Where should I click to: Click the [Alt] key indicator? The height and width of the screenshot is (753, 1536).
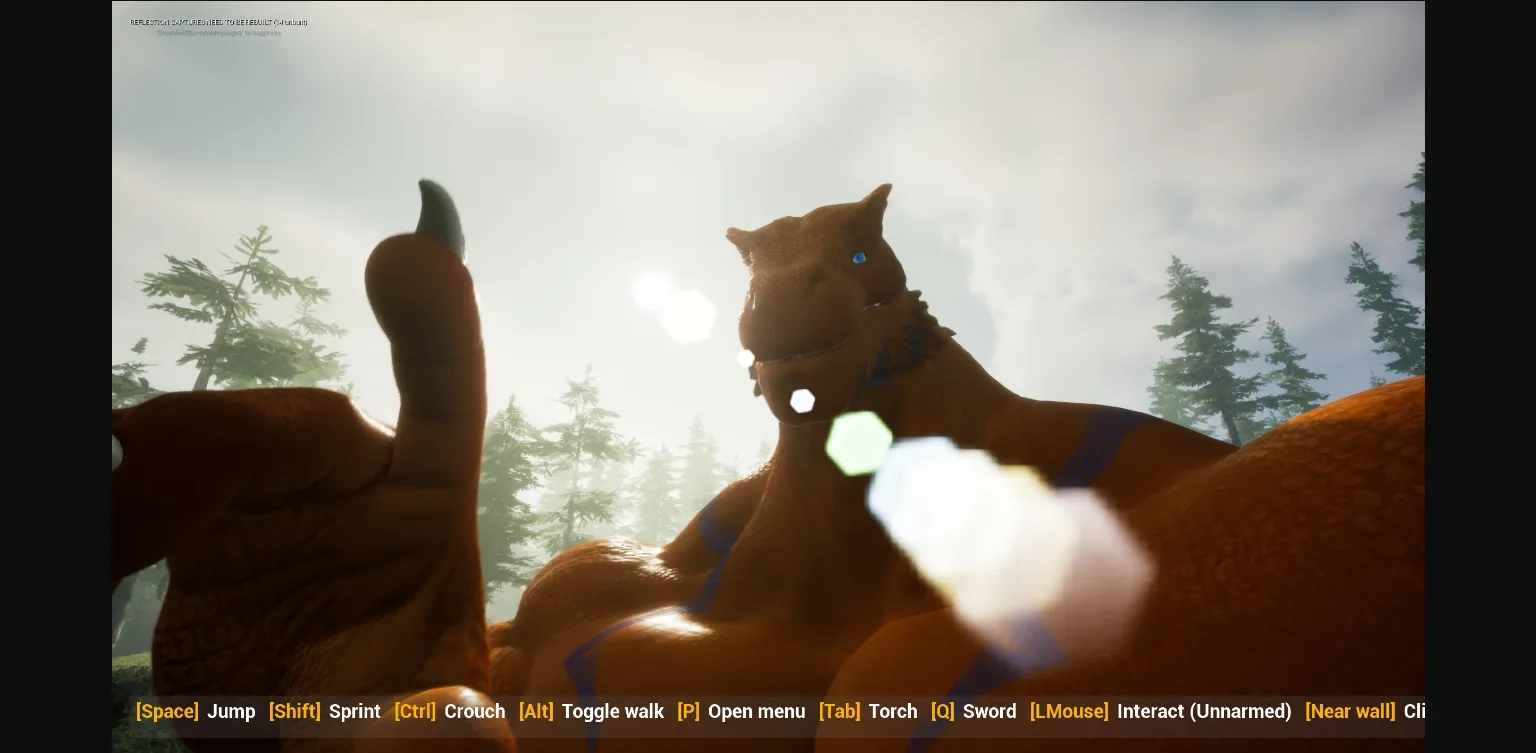click(536, 711)
